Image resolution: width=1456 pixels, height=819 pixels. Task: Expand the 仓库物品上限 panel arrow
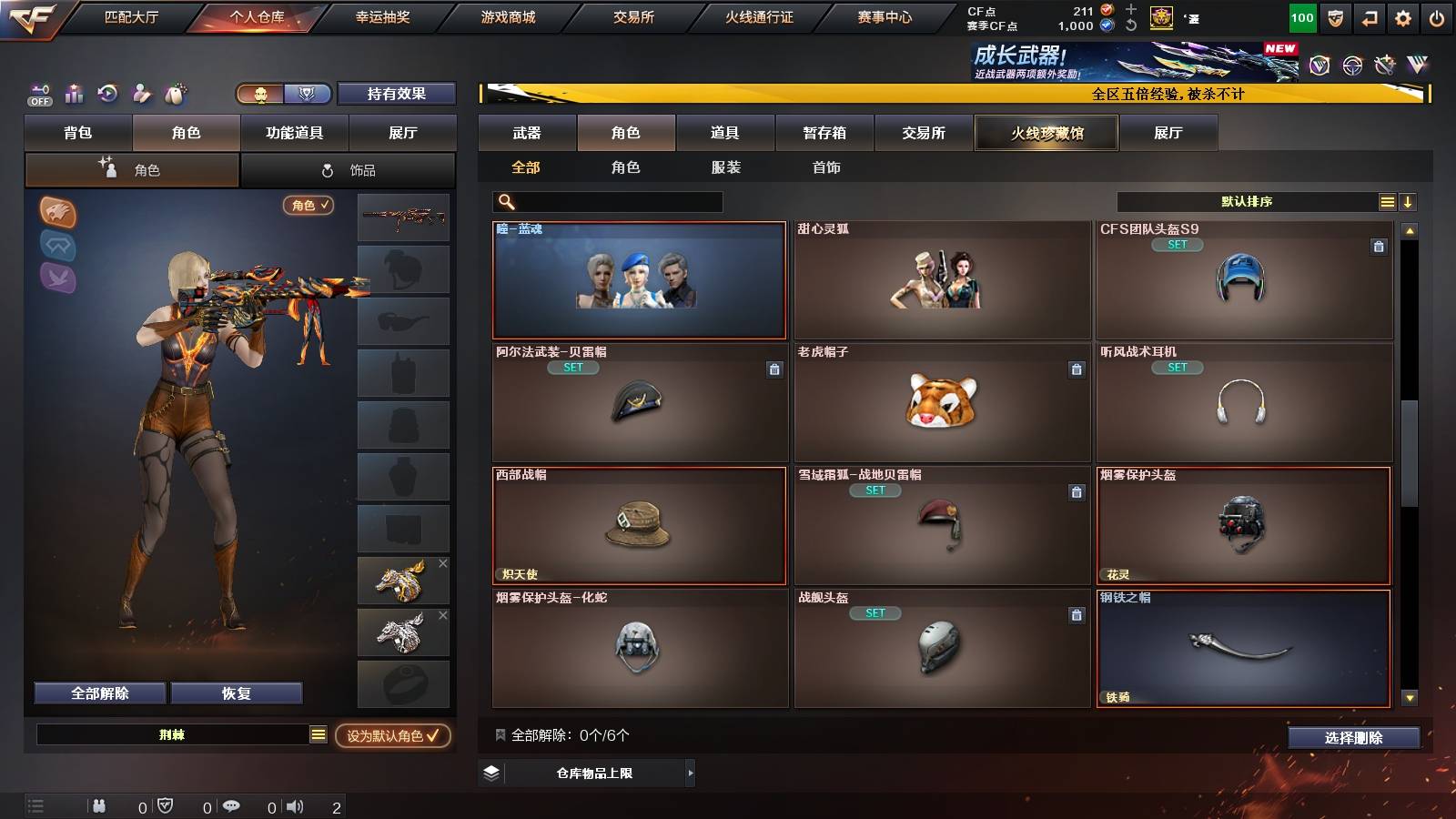coord(689,773)
